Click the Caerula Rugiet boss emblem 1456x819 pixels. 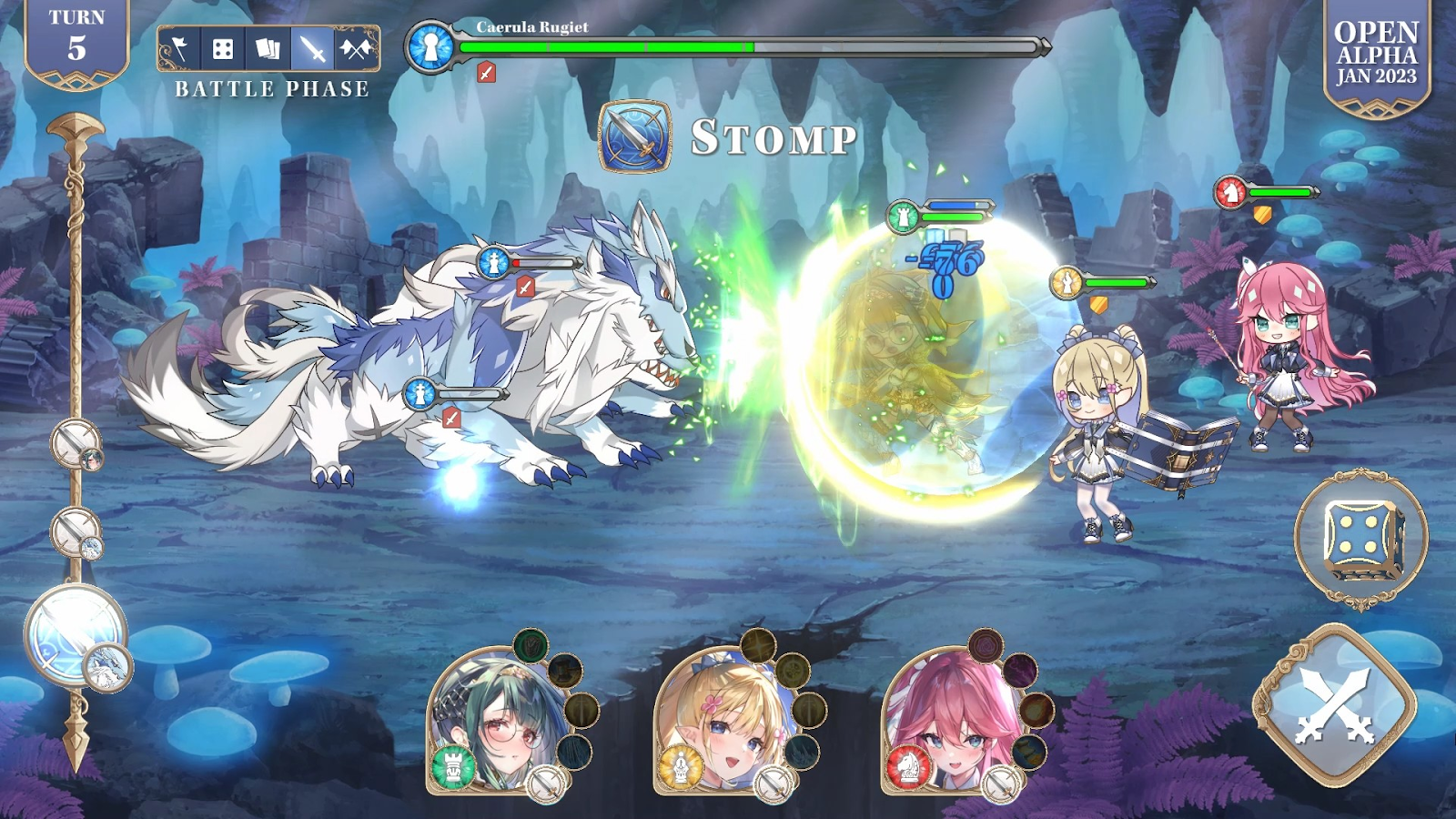(430, 46)
